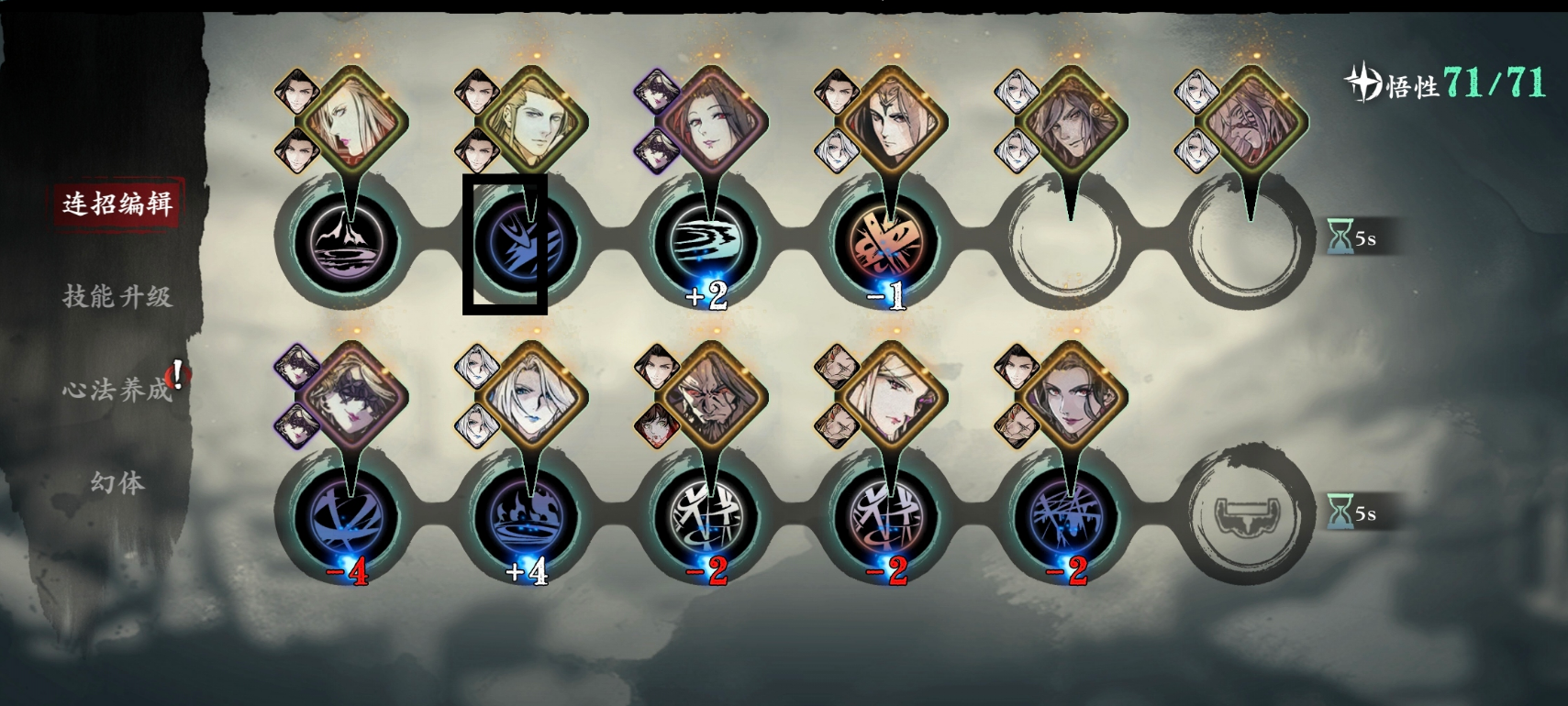Select the mountain-and-water skill icon
Image resolution: width=1568 pixels, height=706 pixels.
point(348,243)
